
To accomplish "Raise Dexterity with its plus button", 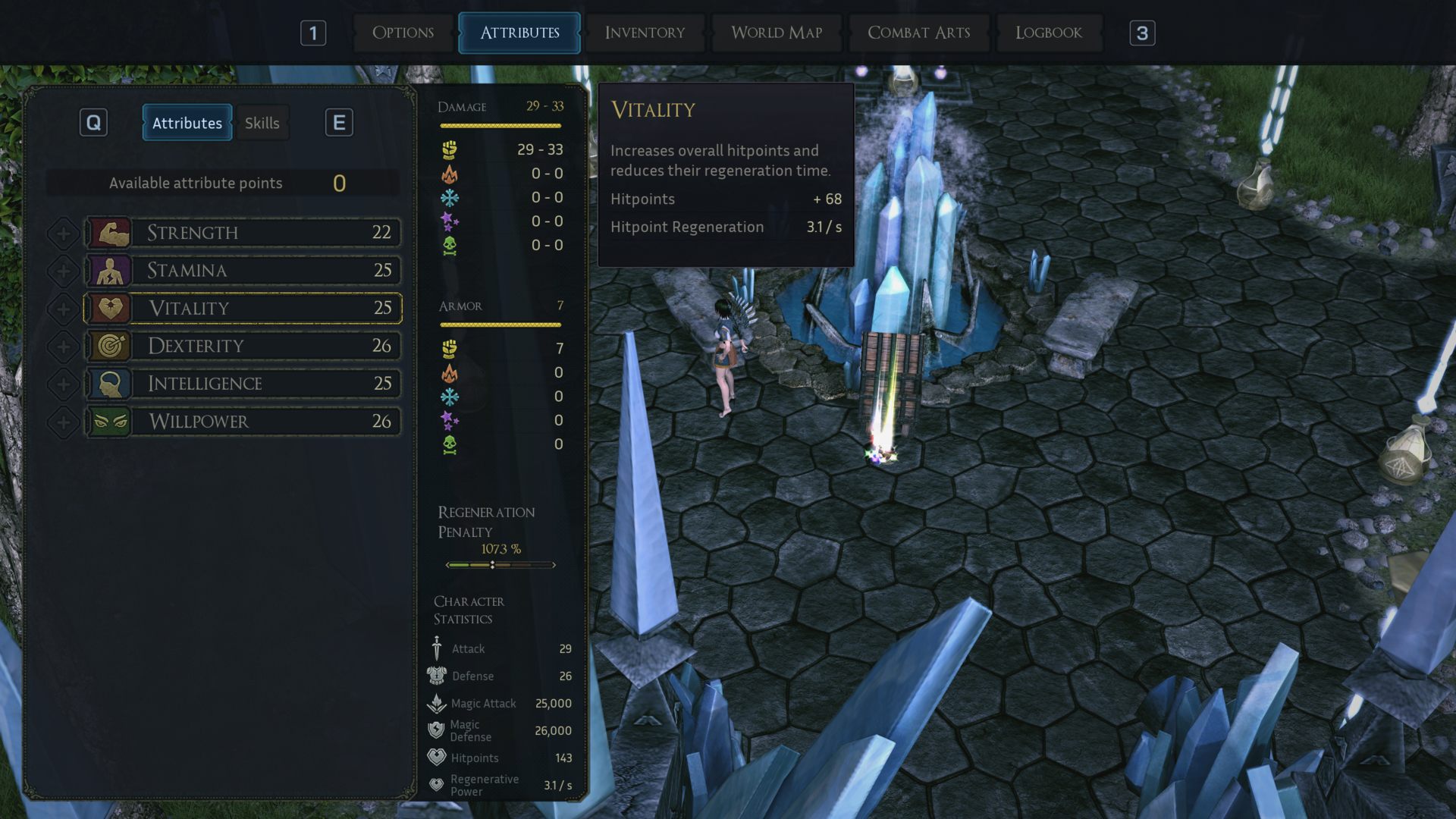I will [x=64, y=347].
